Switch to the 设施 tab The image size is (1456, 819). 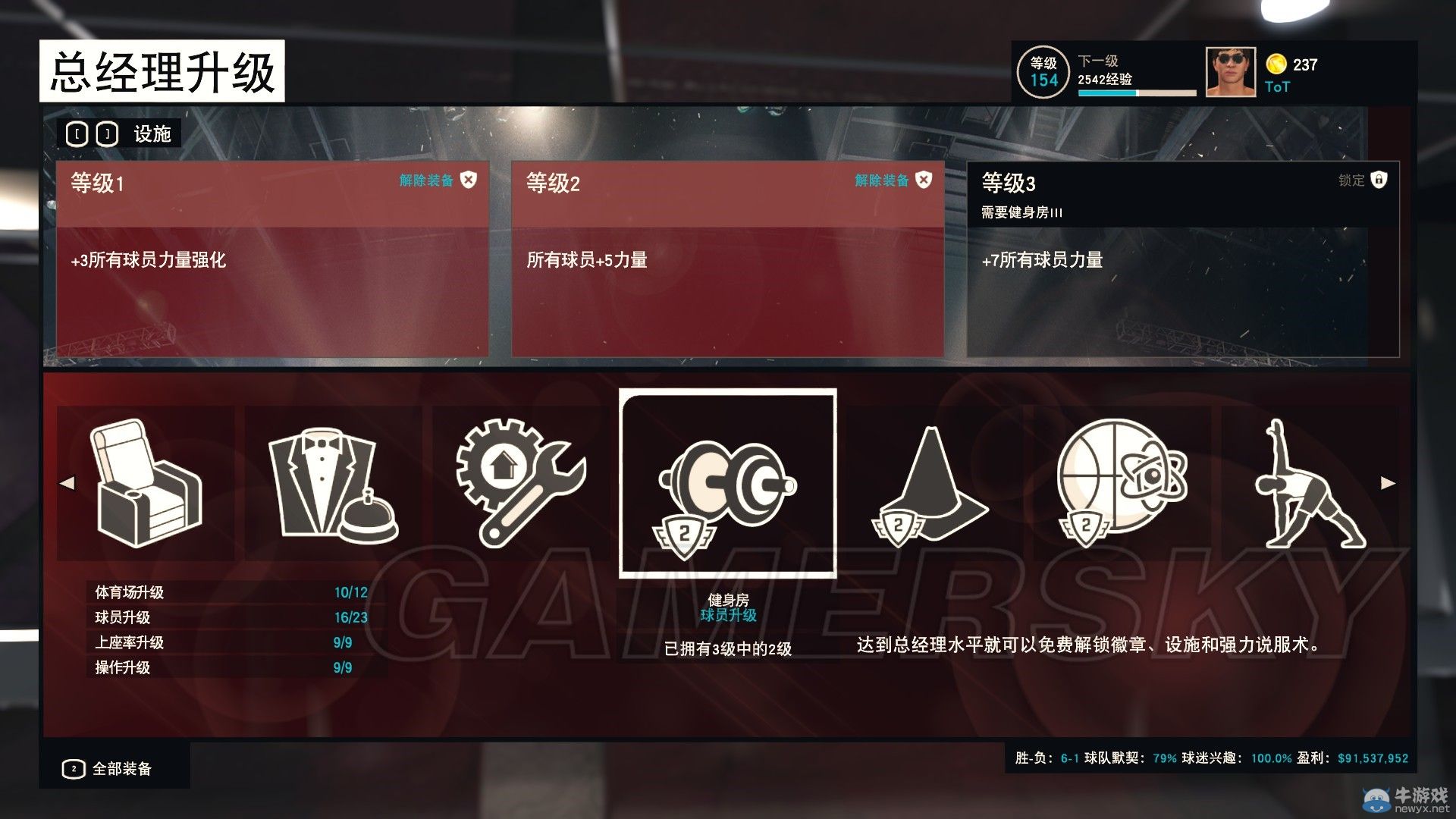(151, 133)
